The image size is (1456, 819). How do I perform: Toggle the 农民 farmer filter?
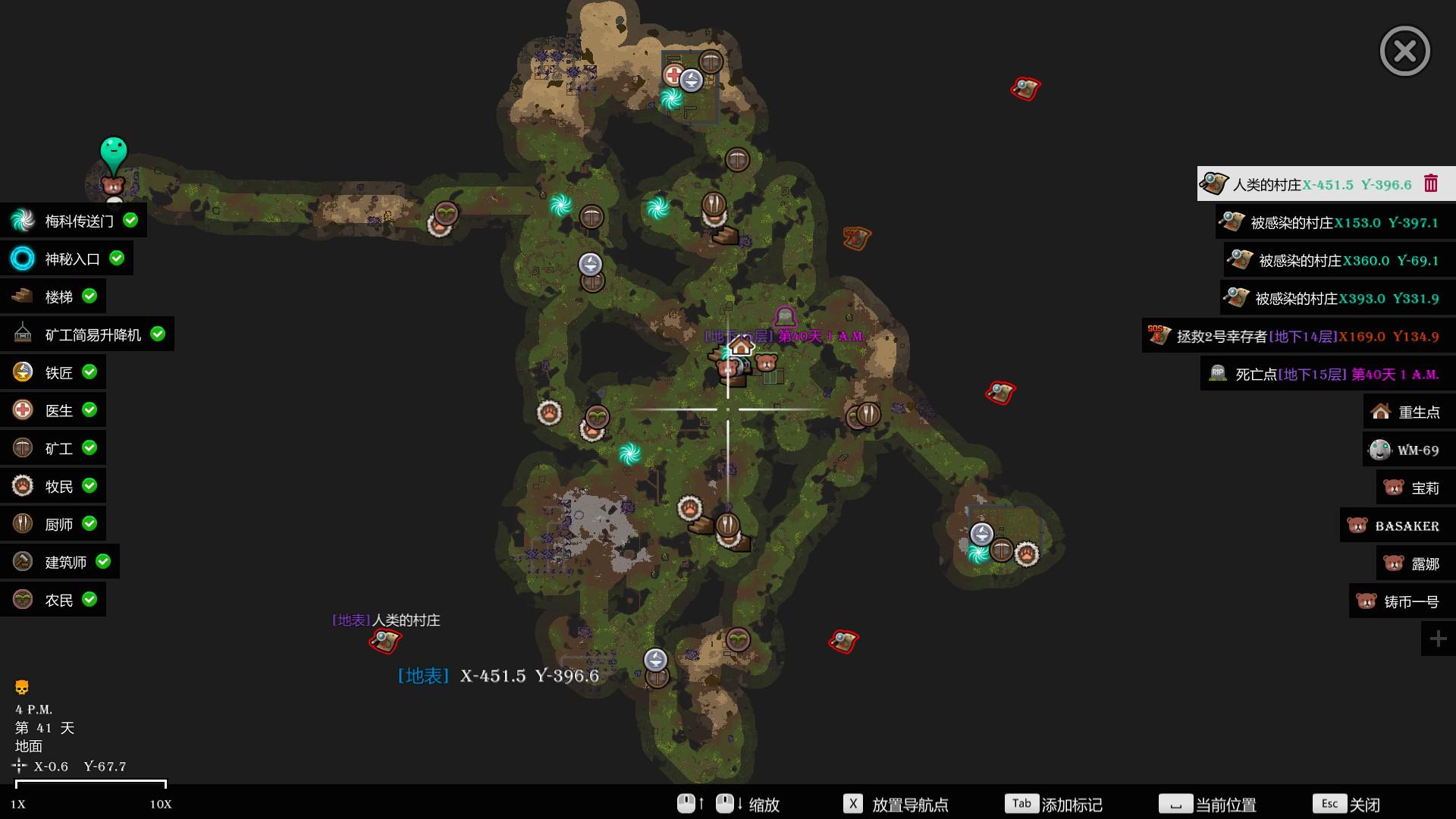click(55, 600)
